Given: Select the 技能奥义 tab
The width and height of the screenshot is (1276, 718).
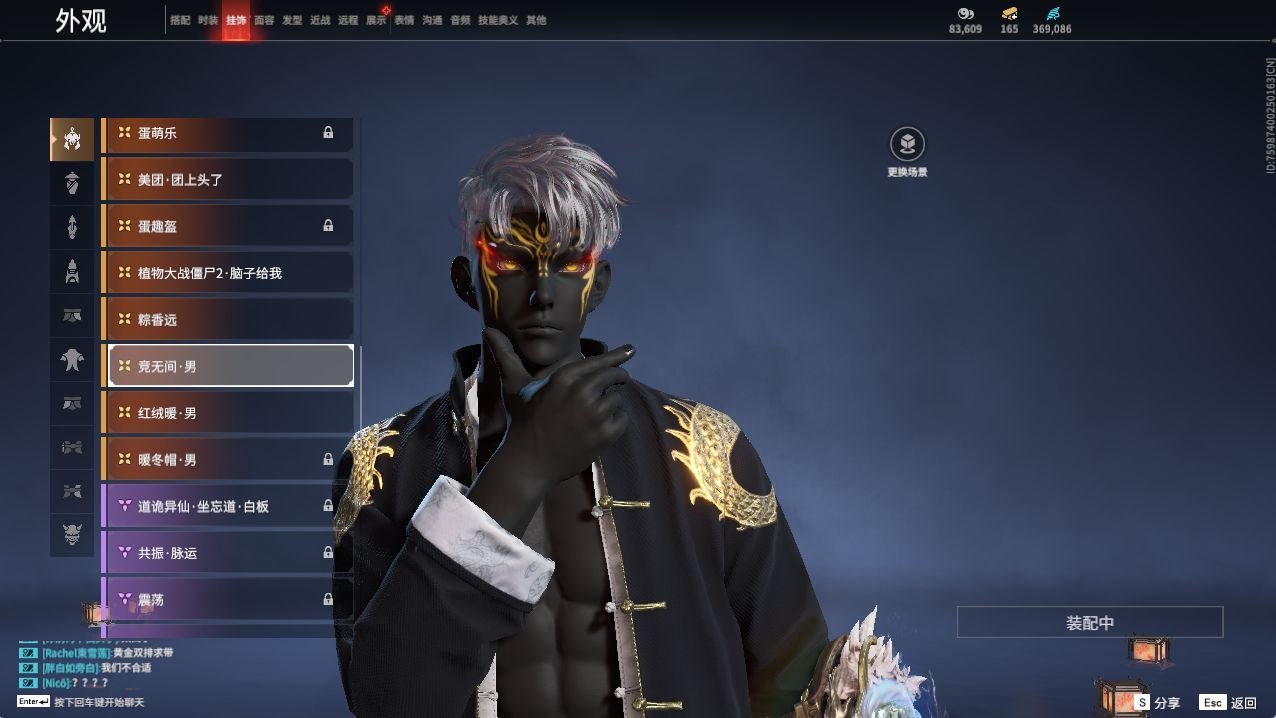Looking at the screenshot, I should 498,20.
